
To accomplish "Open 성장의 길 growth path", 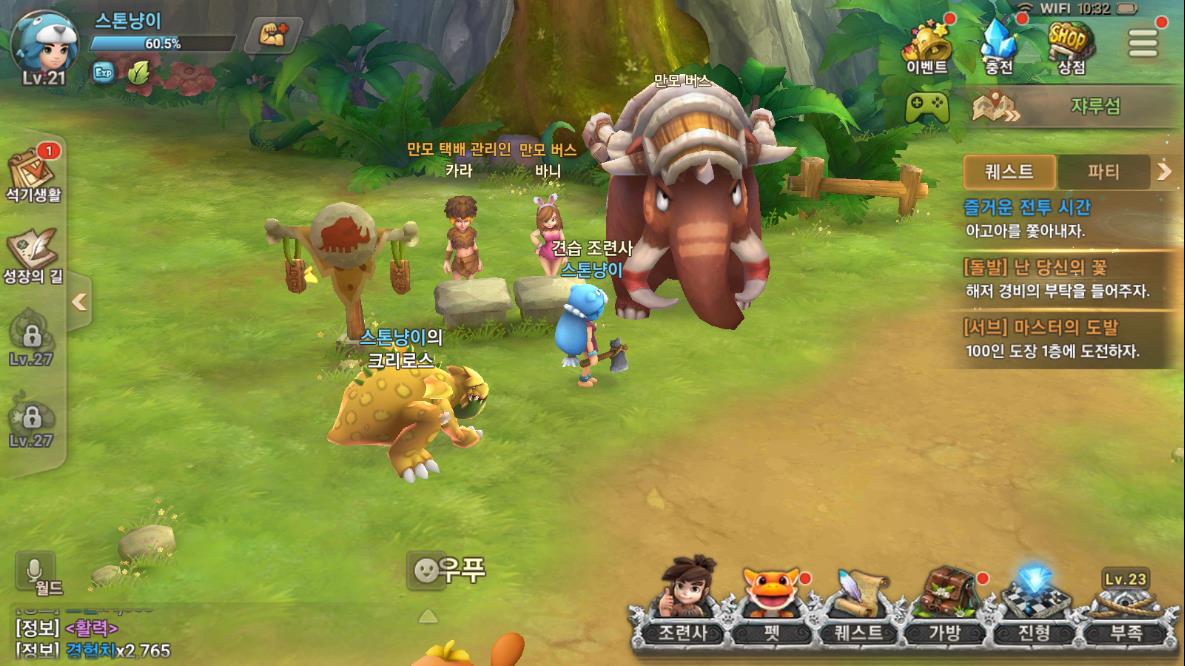I will point(34,257).
